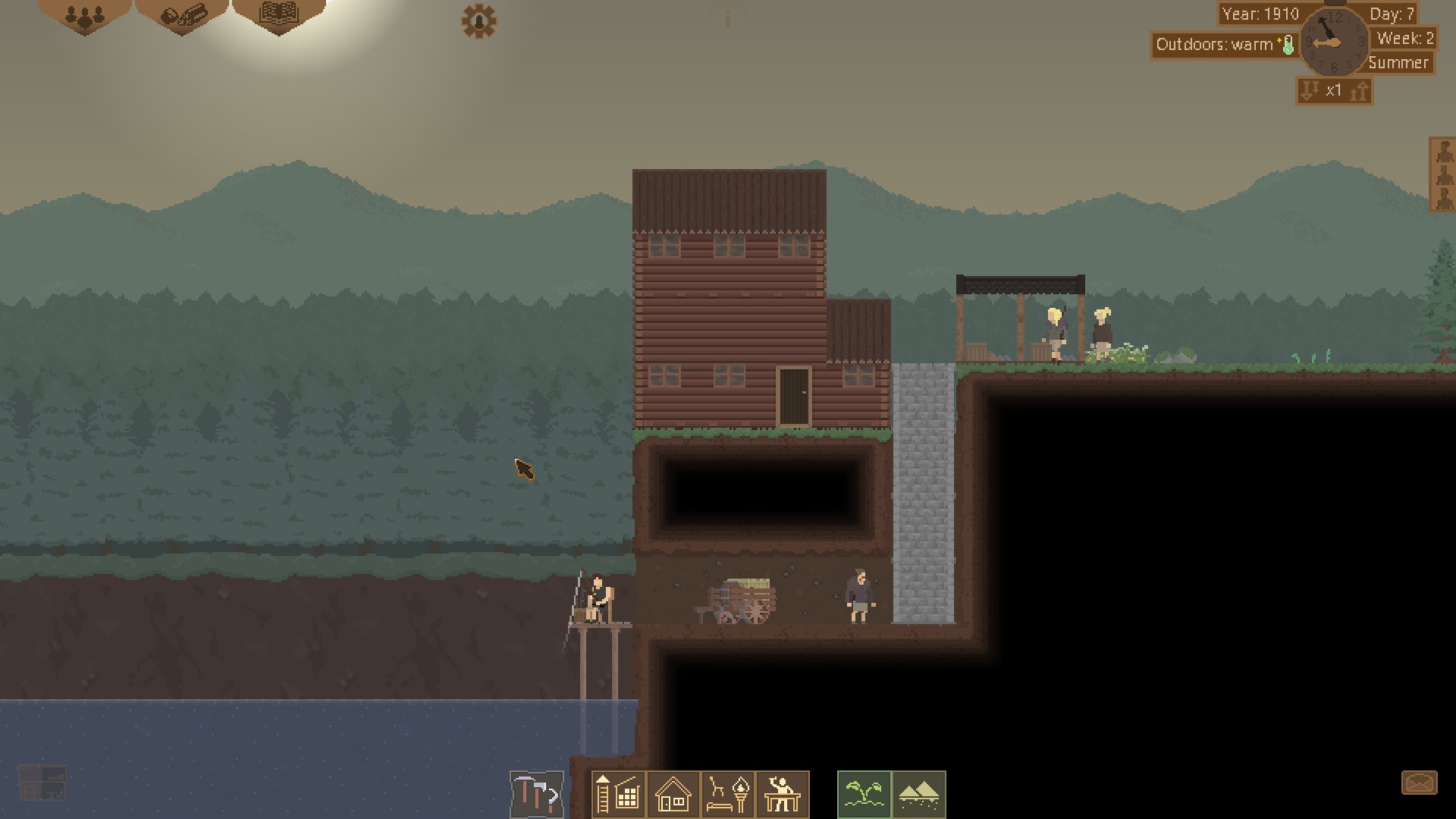This screenshot has height=819, width=1456.
Task: Decrease game speed with the down arrows
Action: [x=1310, y=92]
